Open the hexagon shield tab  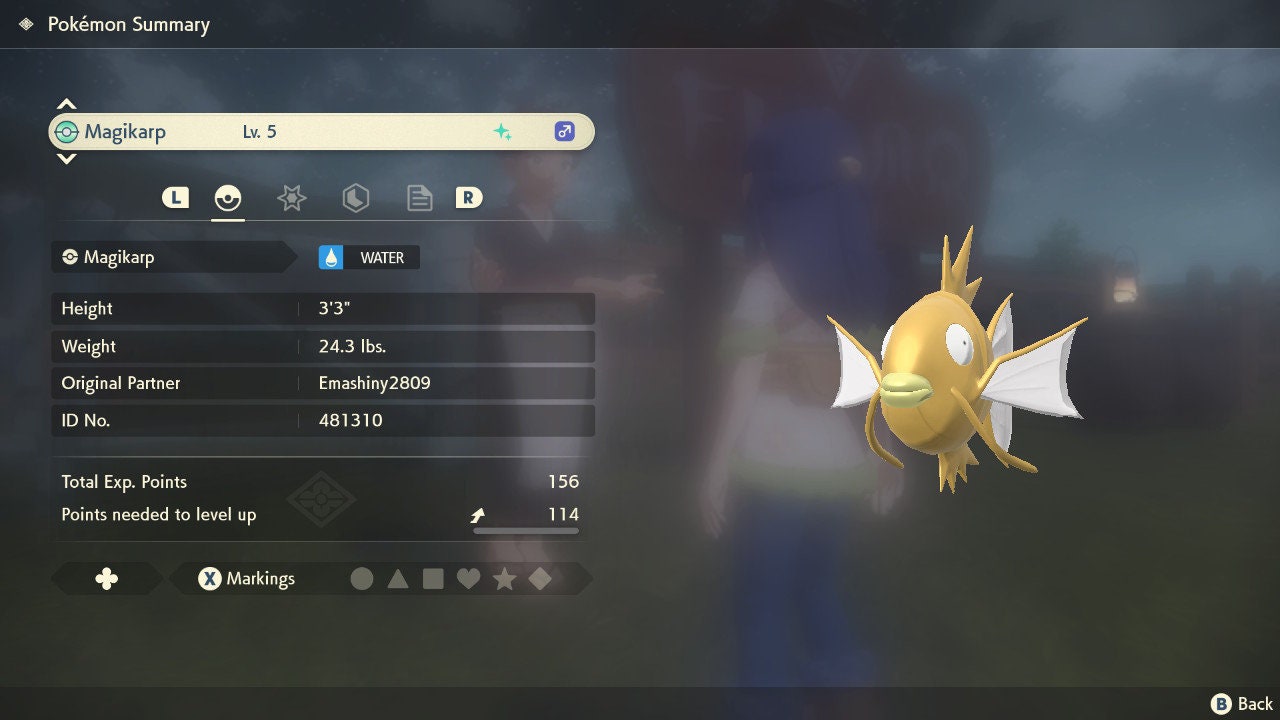(355, 198)
